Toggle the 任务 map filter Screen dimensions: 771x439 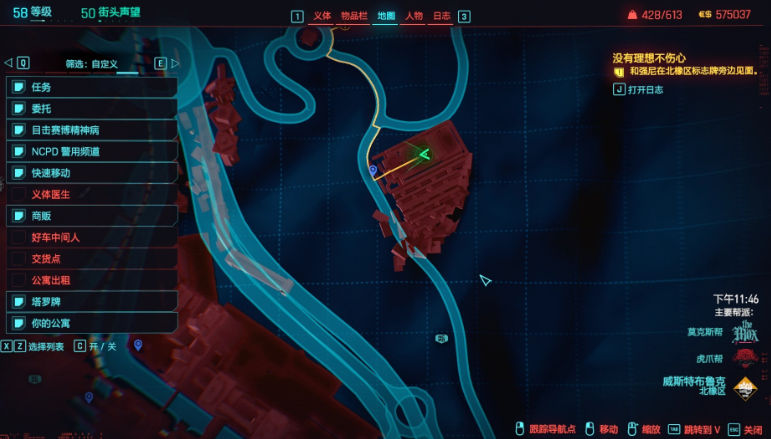pyautogui.click(x=92, y=87)
